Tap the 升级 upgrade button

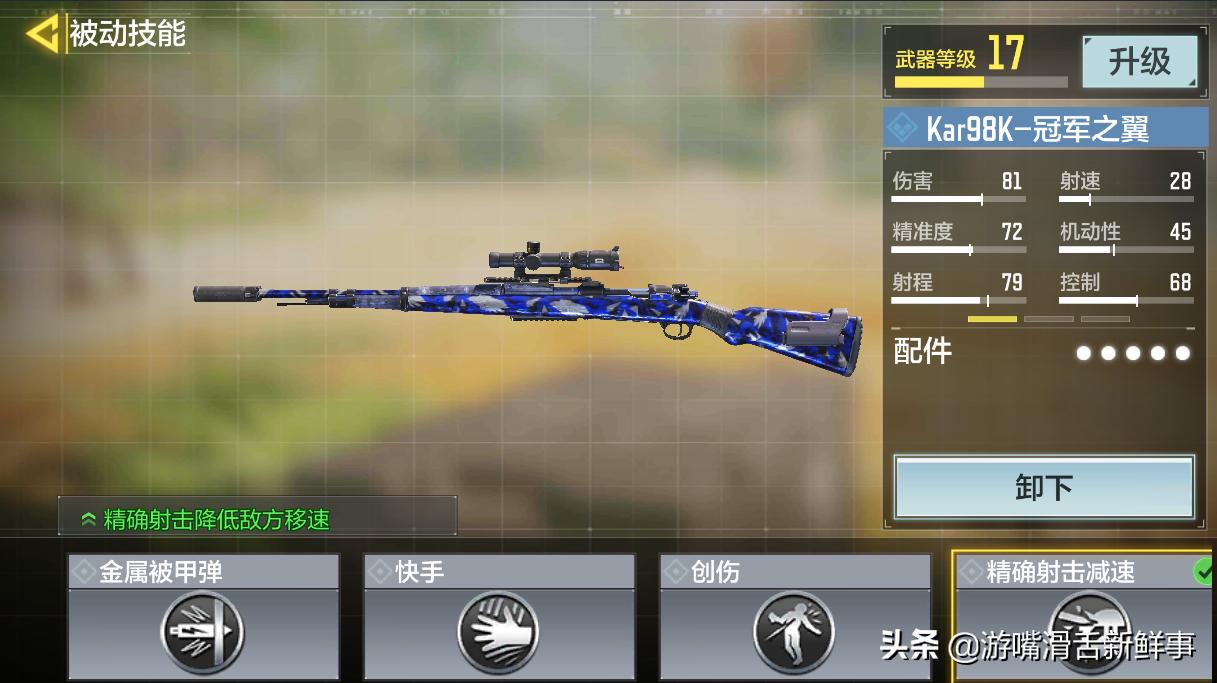[1139, 62]
